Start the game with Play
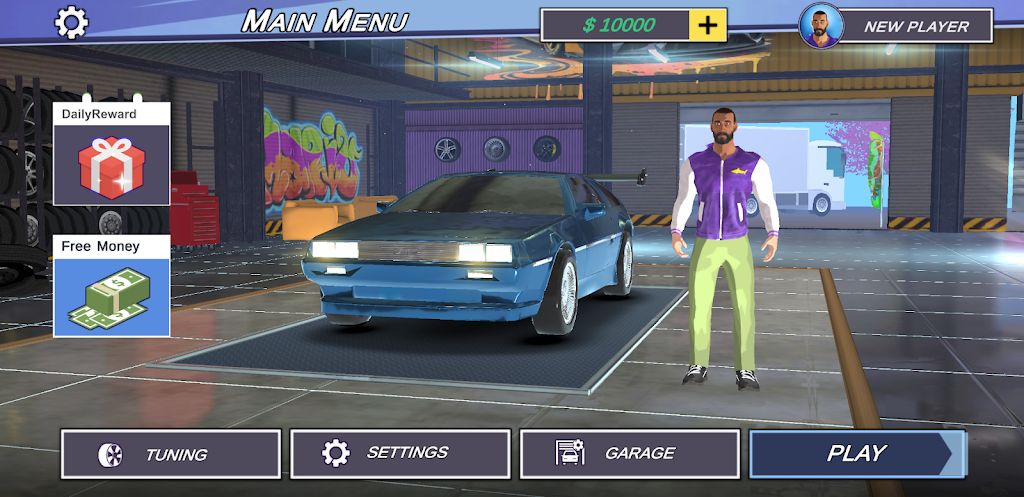The width and height of the screenshot is (1024, 497). pyautogui.click(x=857, y=453)
